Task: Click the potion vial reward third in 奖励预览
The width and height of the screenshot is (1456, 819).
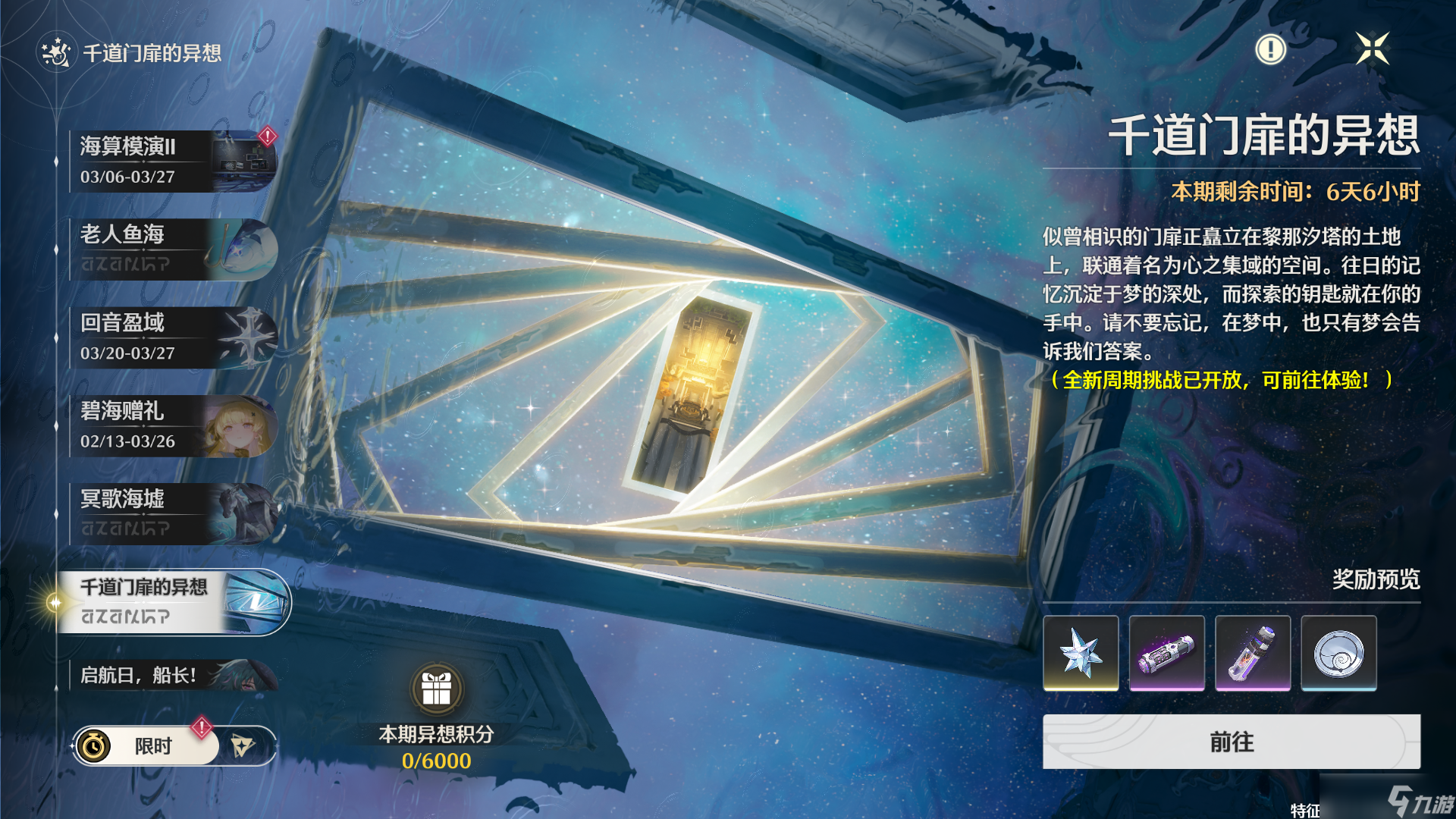Action: (x=1253, y=653)
